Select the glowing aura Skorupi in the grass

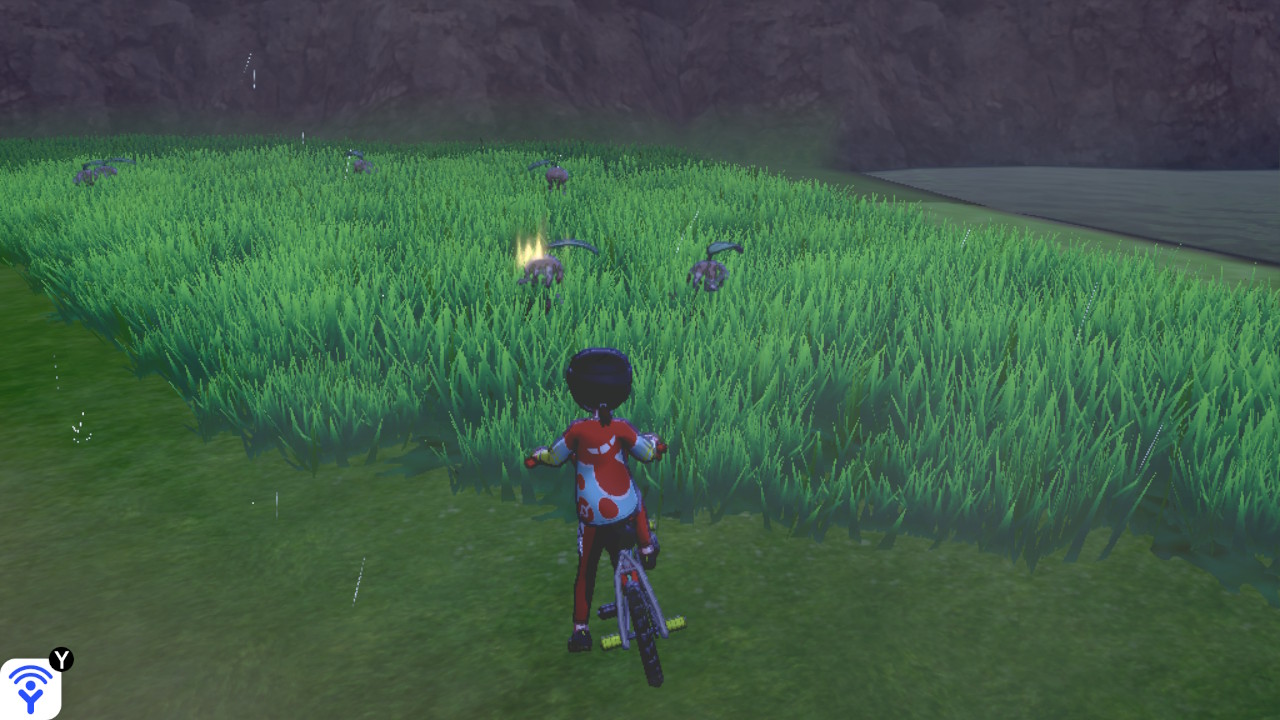pyautogui.click(x=541, y=270)
